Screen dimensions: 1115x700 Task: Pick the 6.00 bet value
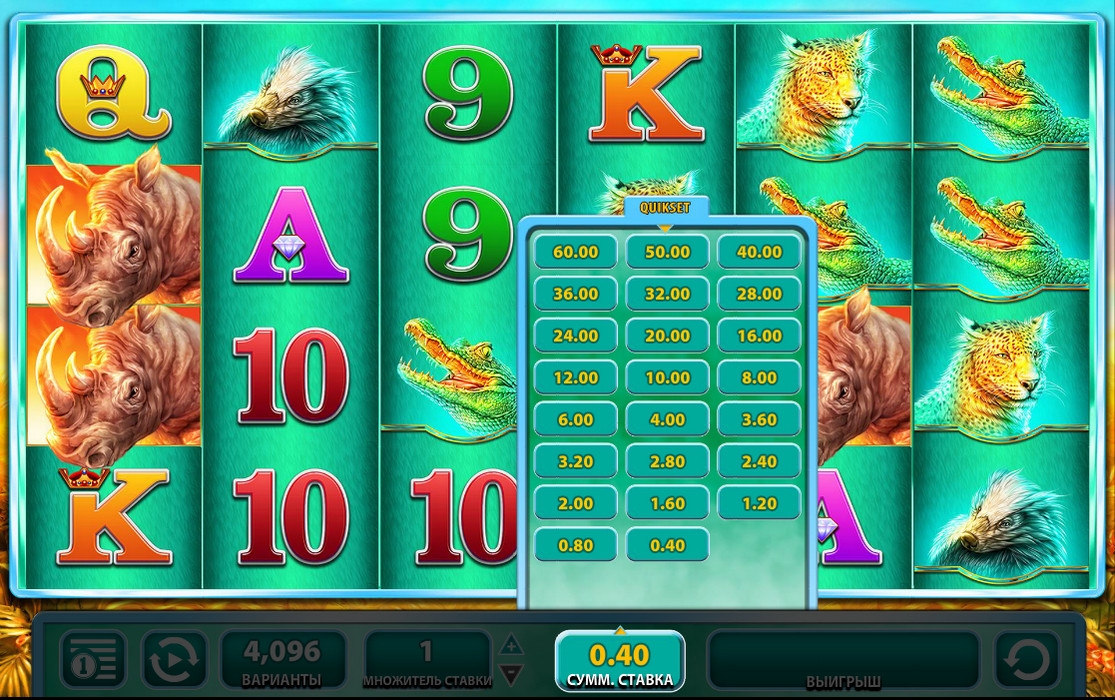click(575, 420)
